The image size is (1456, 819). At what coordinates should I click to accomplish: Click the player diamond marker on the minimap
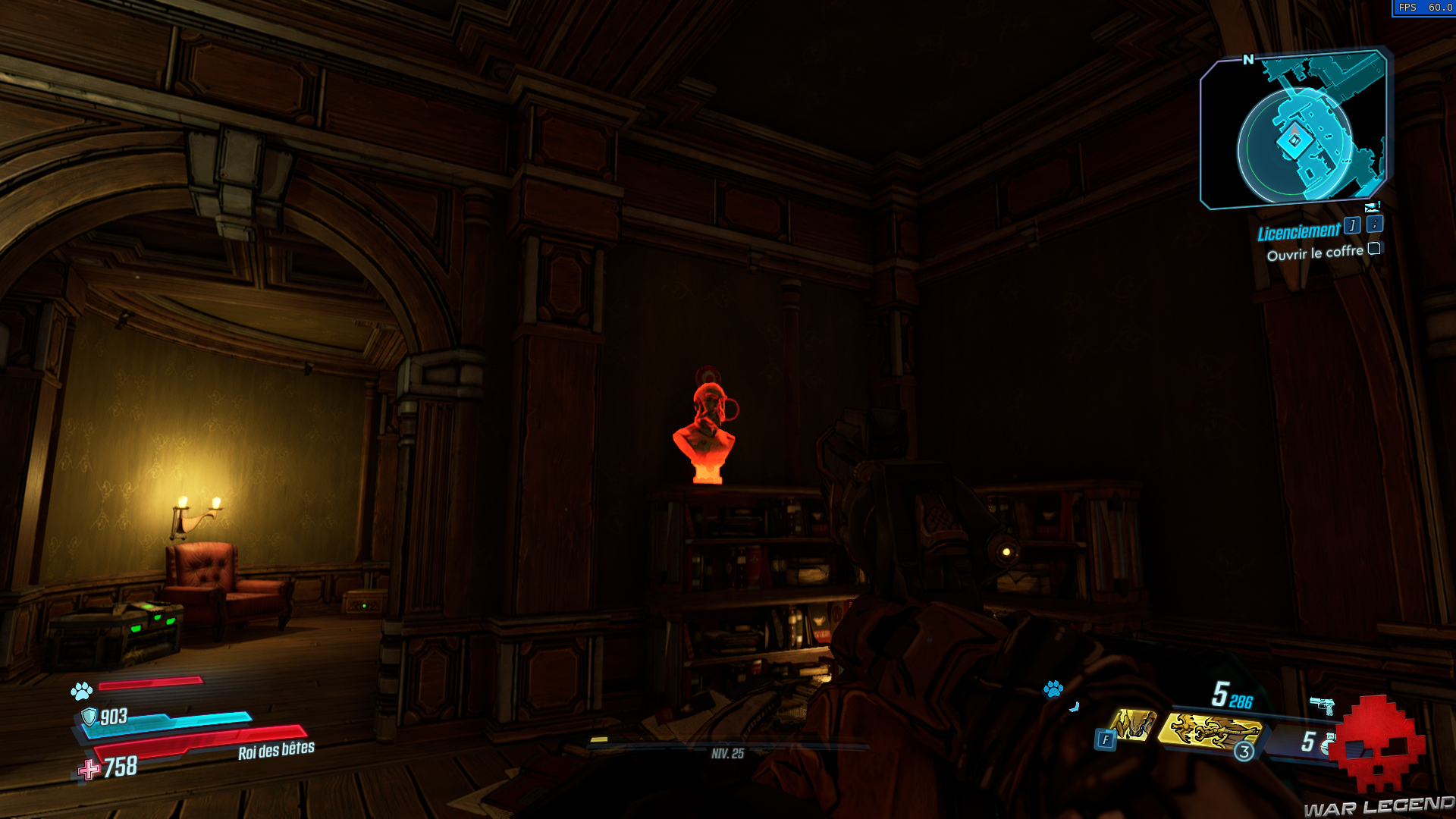[x=1294, y=140]
